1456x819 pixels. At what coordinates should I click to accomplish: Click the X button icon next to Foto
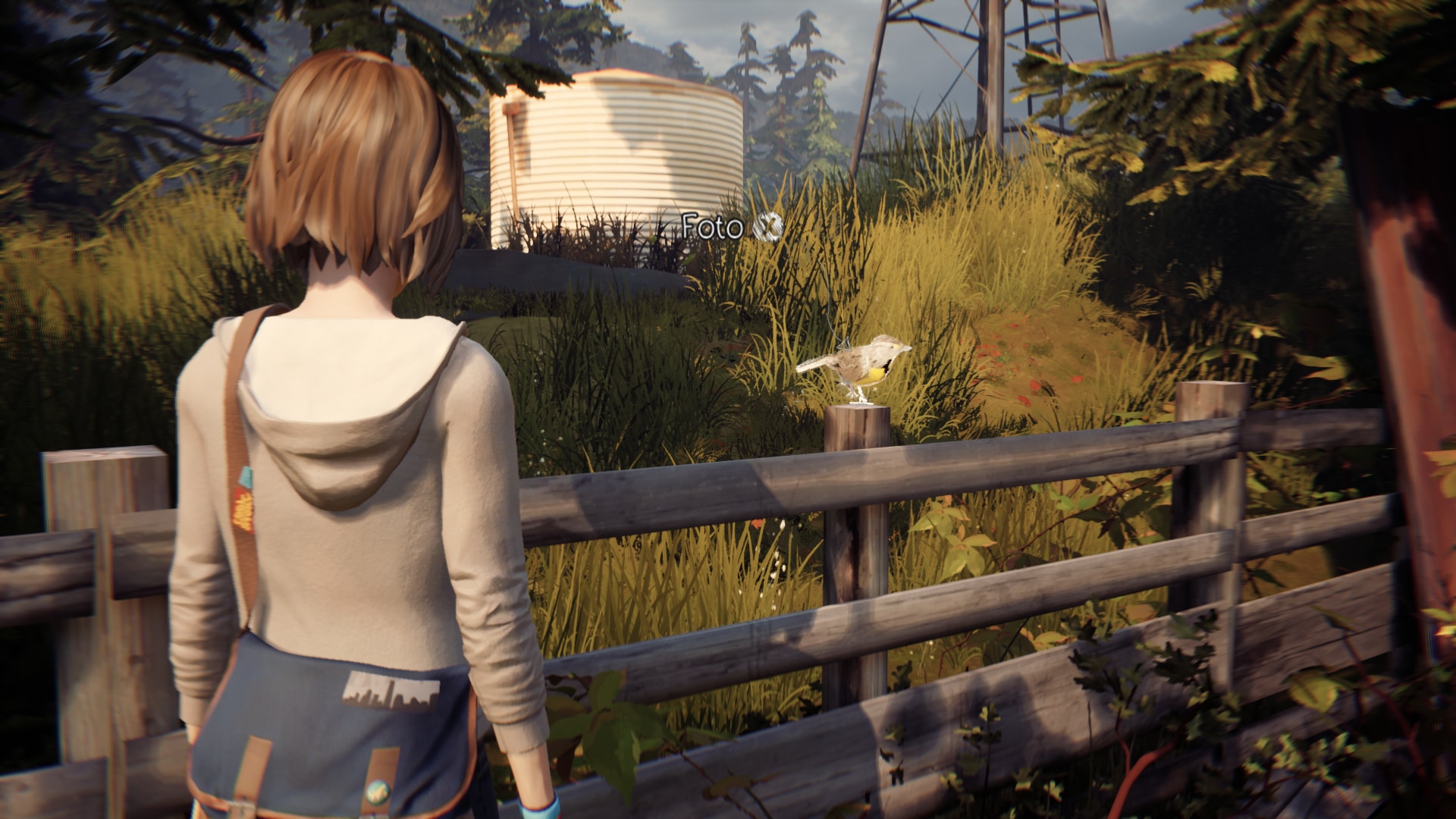pyautogui.click(x=767, y=225)
